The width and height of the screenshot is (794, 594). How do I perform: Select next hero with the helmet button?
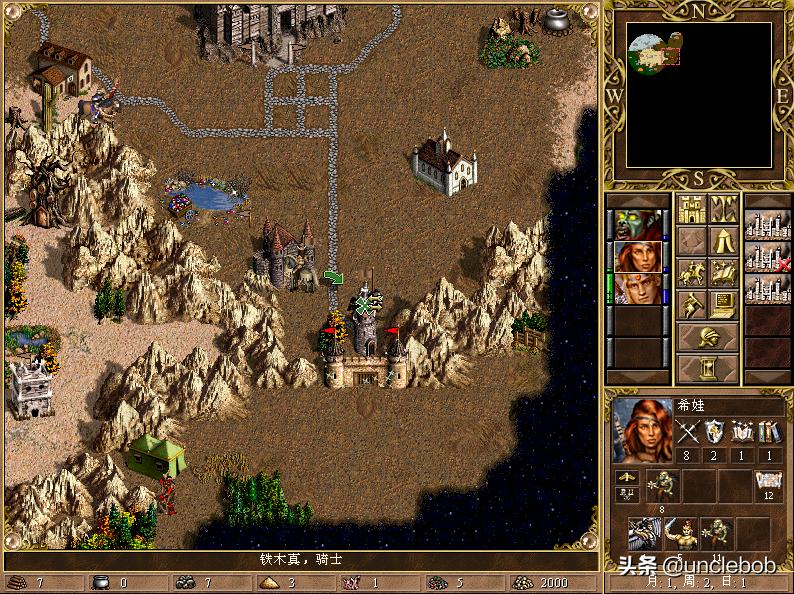707,336
